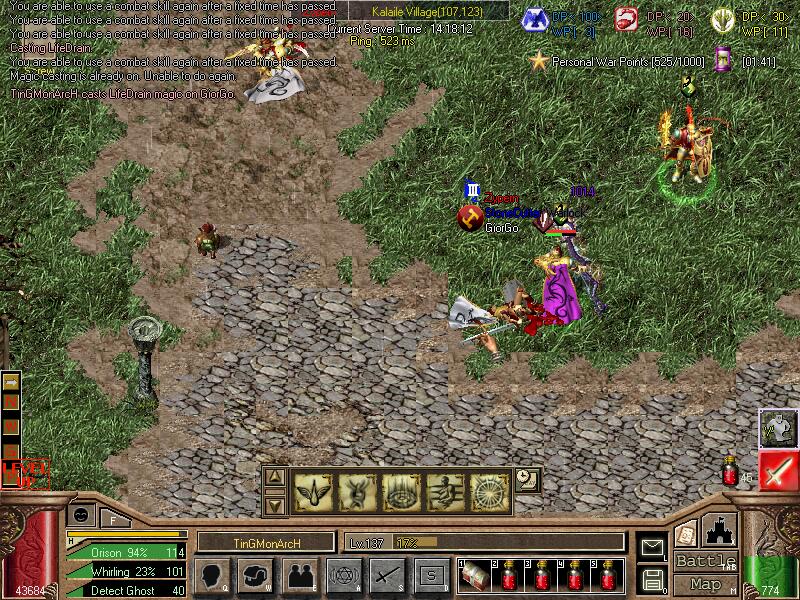Select the F tab button

click(x=114, y=518)
